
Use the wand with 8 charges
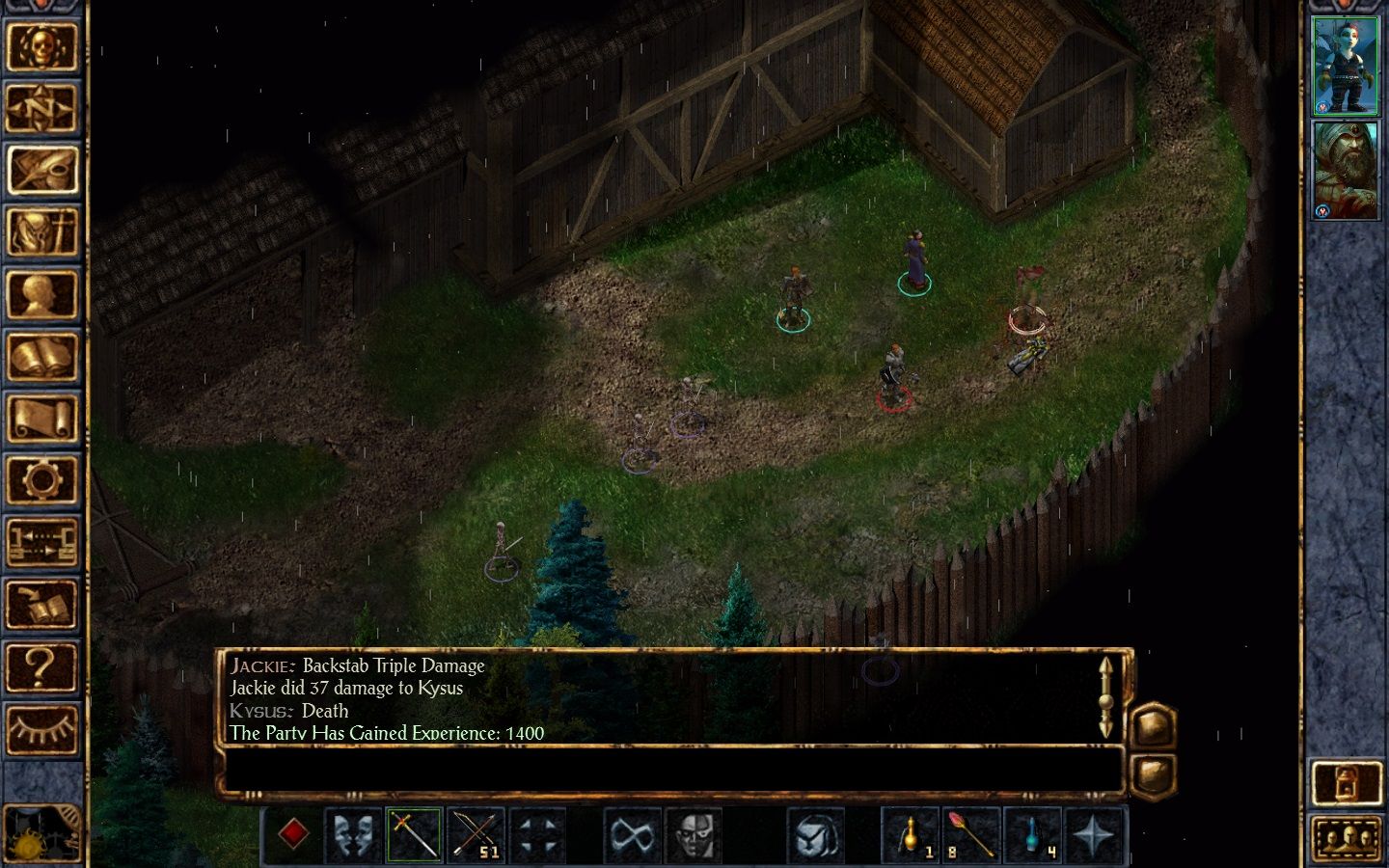coord(970,835)
